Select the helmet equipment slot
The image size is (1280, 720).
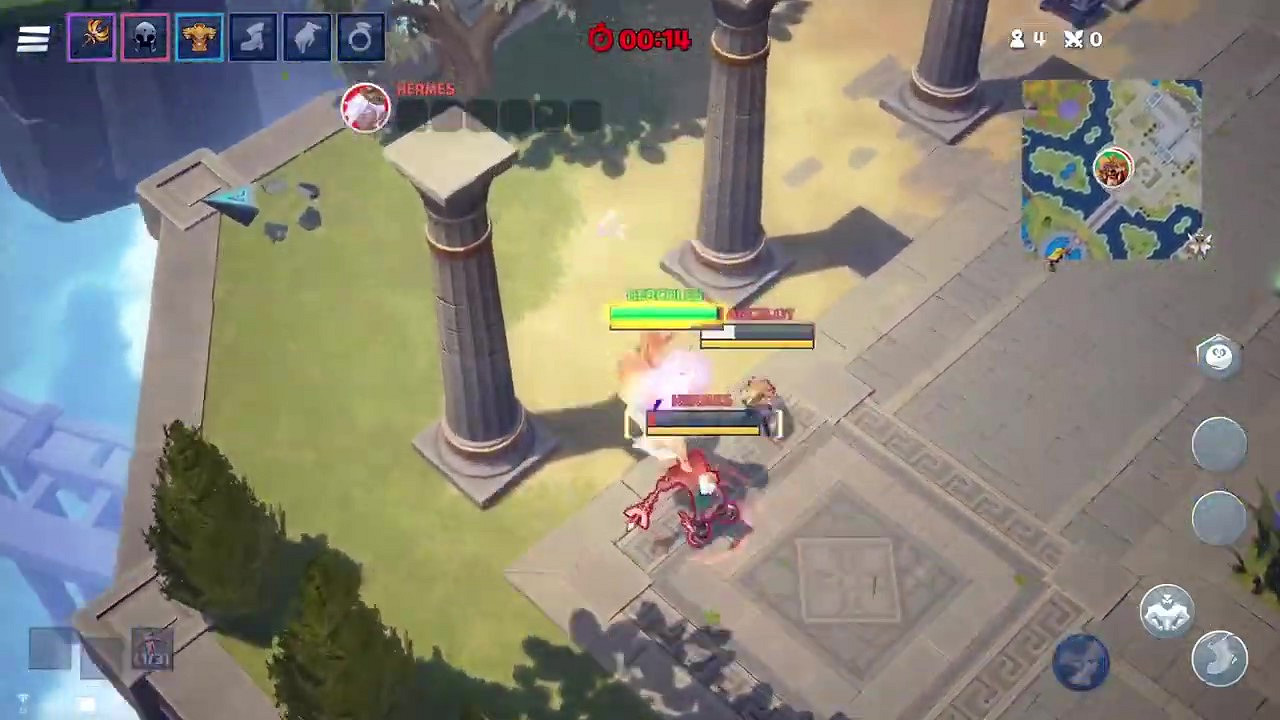pyautogui.click(x=145, y=38)
